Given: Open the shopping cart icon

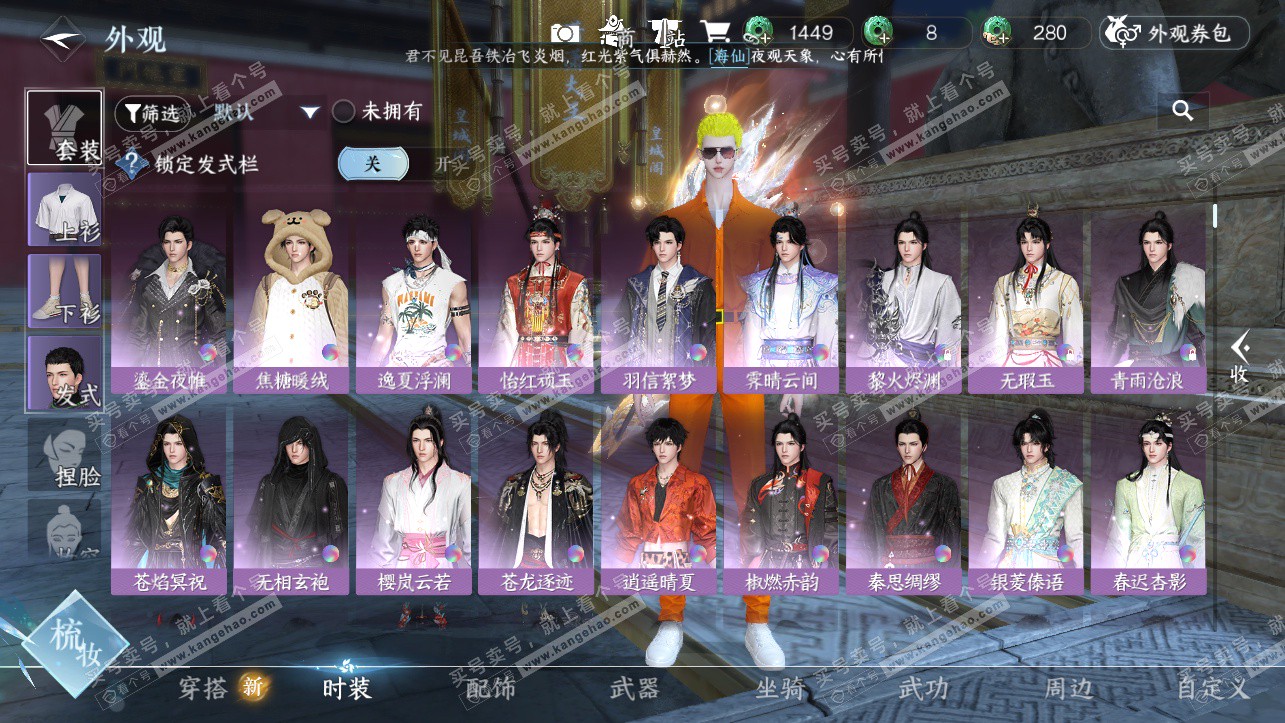Looking at the screenshot, I should [714, 33].
